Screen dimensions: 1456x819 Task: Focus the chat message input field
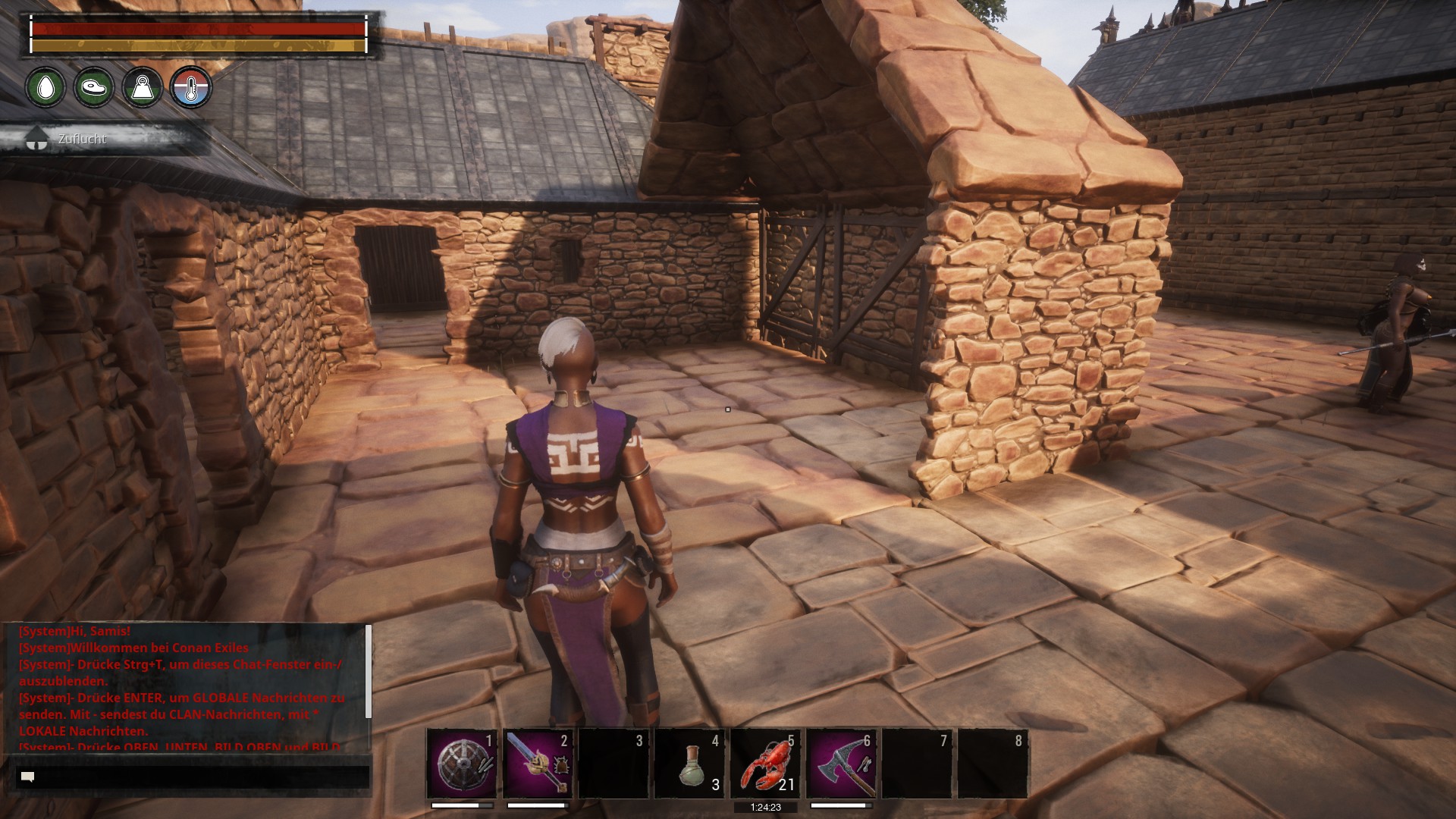click(193, 777)
